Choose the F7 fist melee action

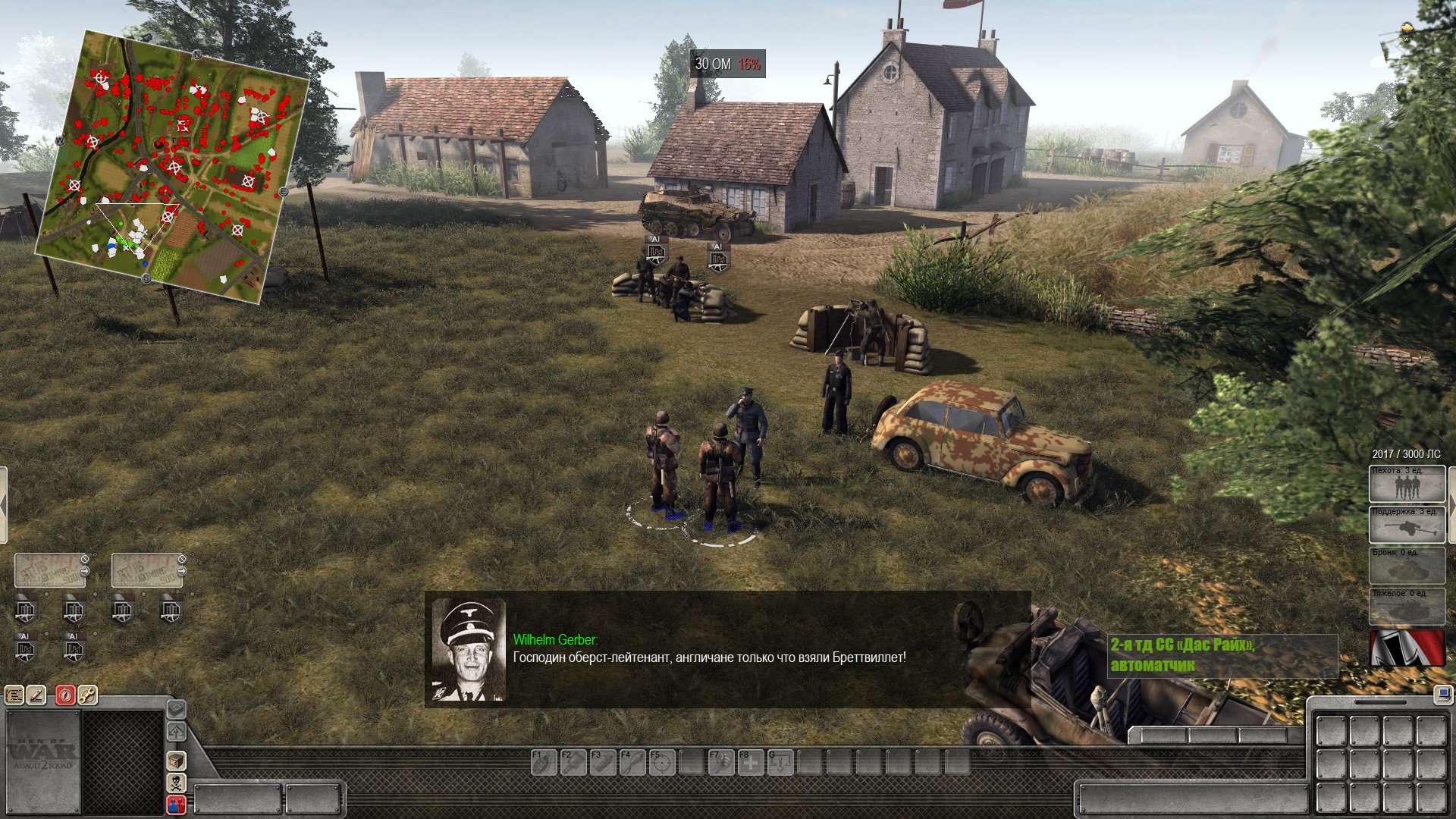point(721,762)
